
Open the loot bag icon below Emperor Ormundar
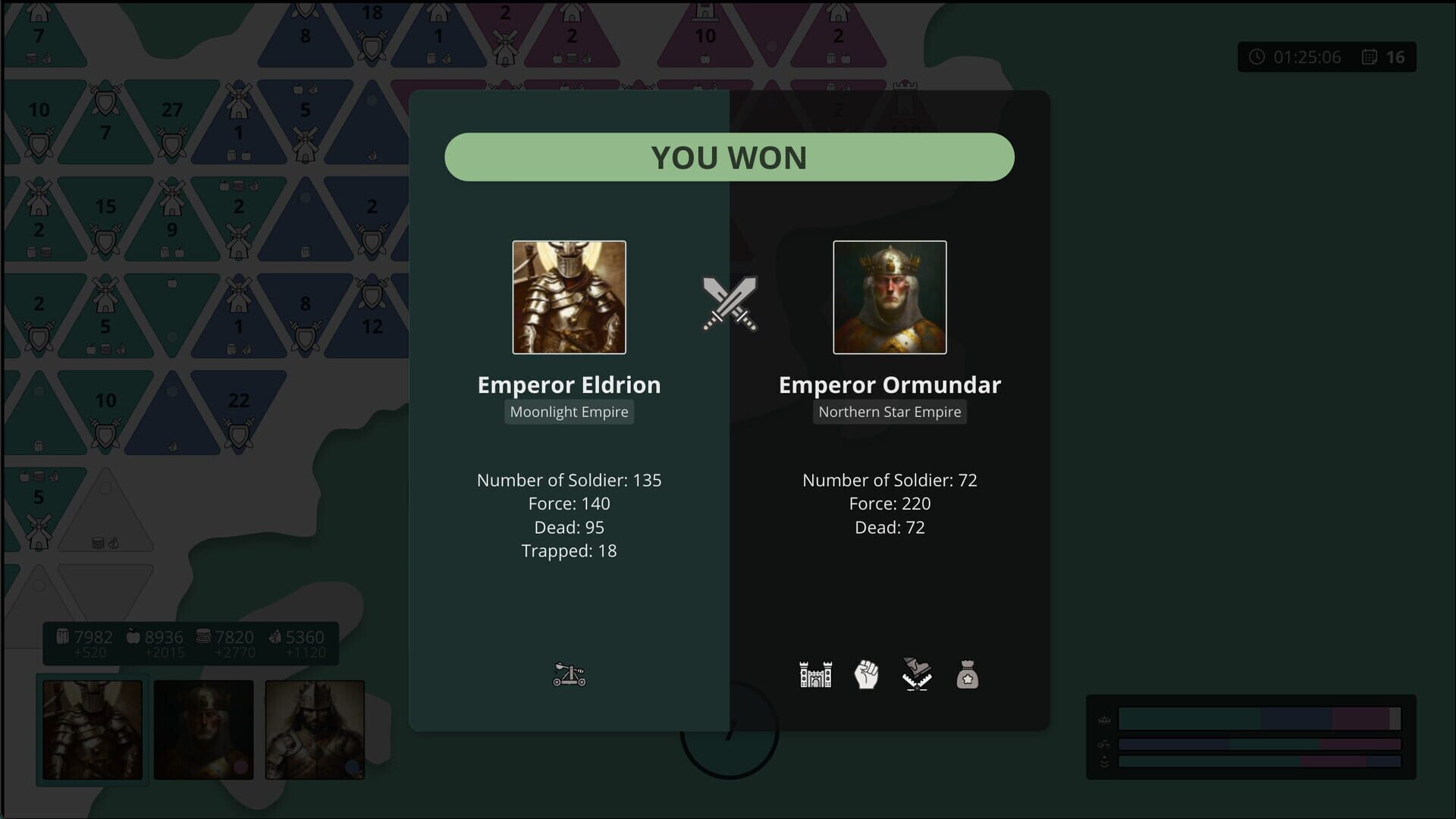coord(967,674)
